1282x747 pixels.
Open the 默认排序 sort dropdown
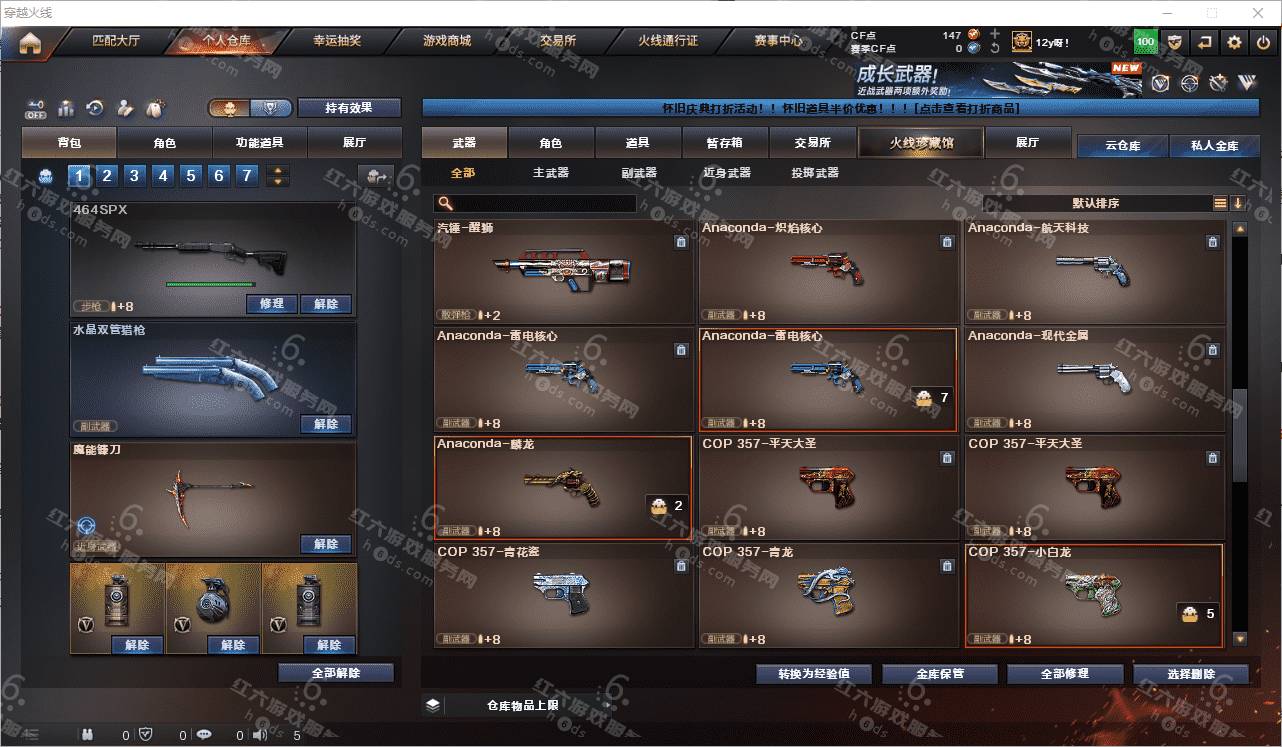(1096, 204)
